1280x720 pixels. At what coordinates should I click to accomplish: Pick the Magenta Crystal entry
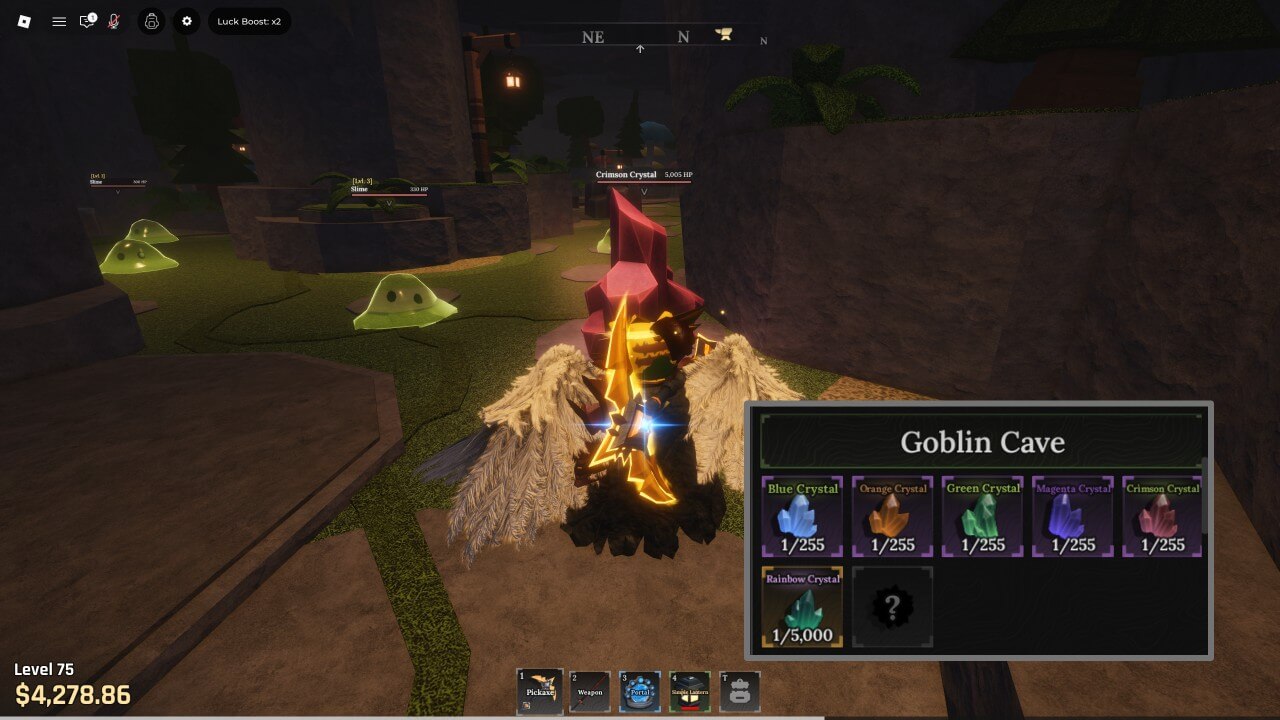[x=1072, y=517]
